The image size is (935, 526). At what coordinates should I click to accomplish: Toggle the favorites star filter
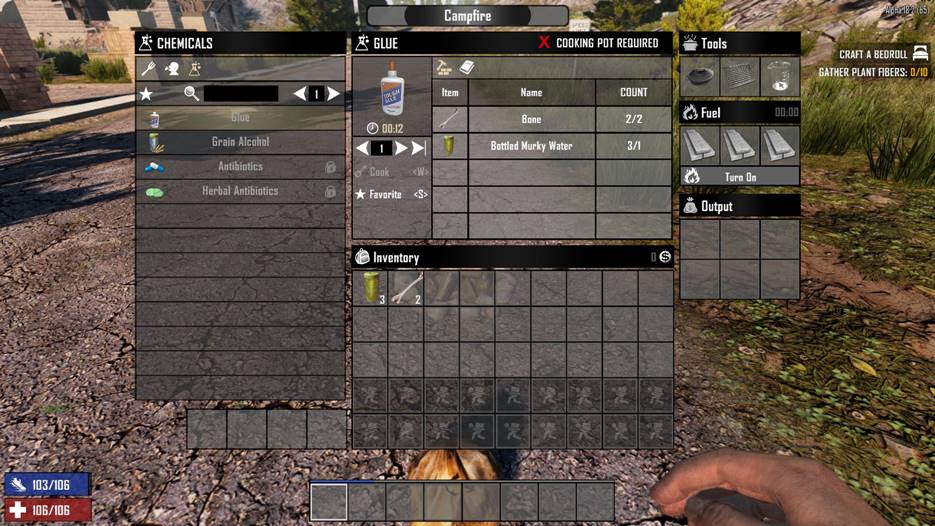[x=147, y=94]
